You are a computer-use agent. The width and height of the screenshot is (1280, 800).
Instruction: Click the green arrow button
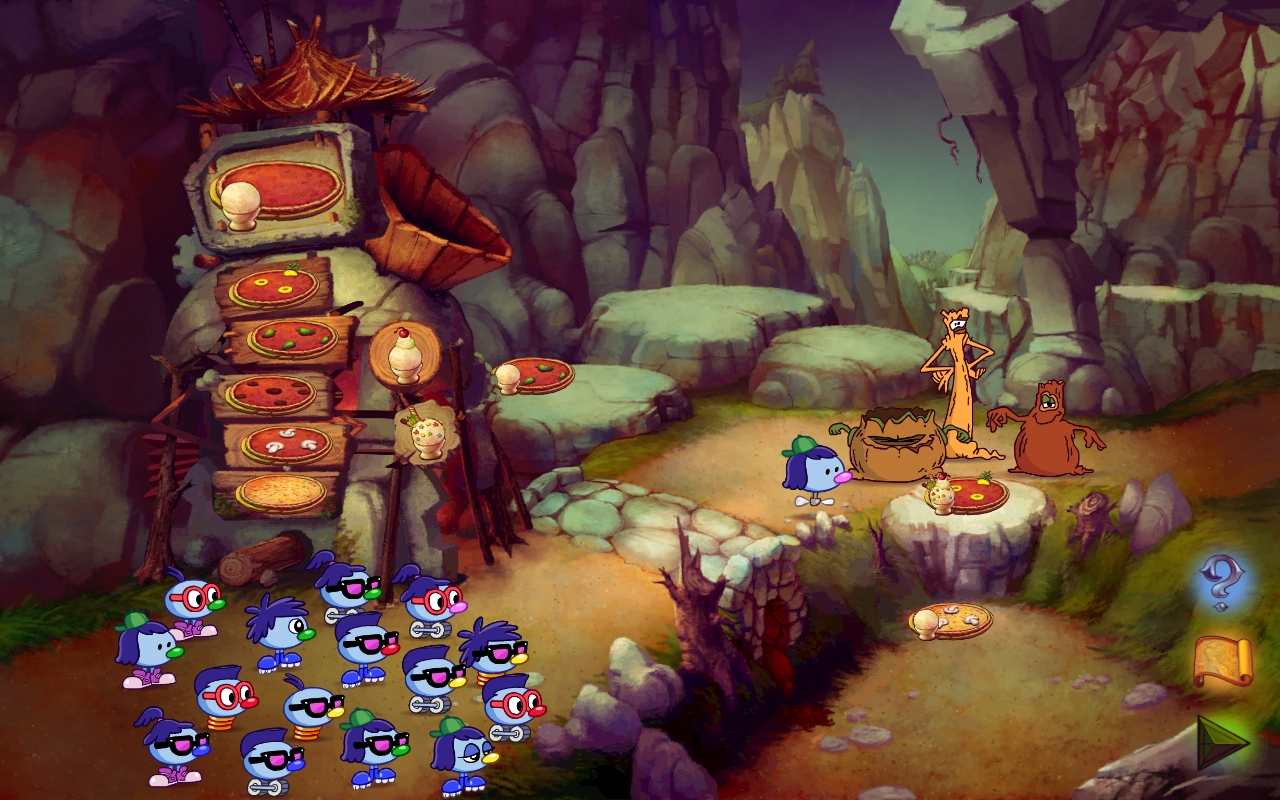pos(1224,742)
